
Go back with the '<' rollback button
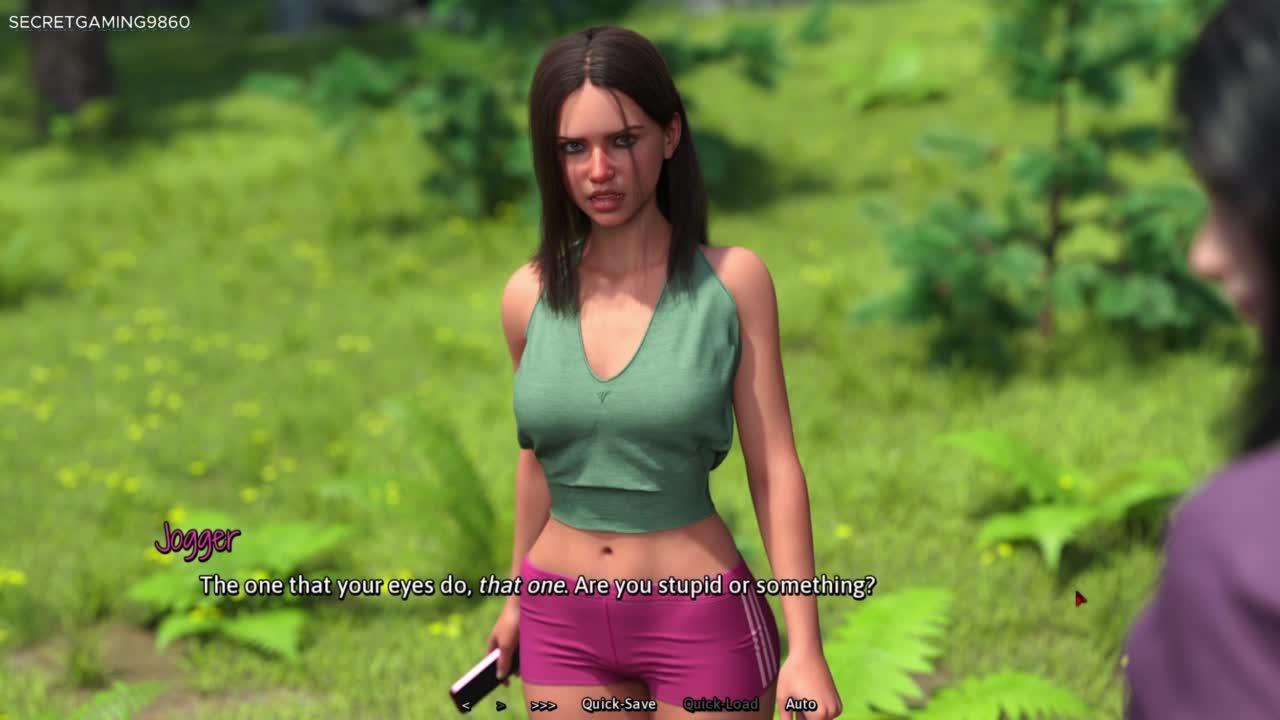coord(466,705)
